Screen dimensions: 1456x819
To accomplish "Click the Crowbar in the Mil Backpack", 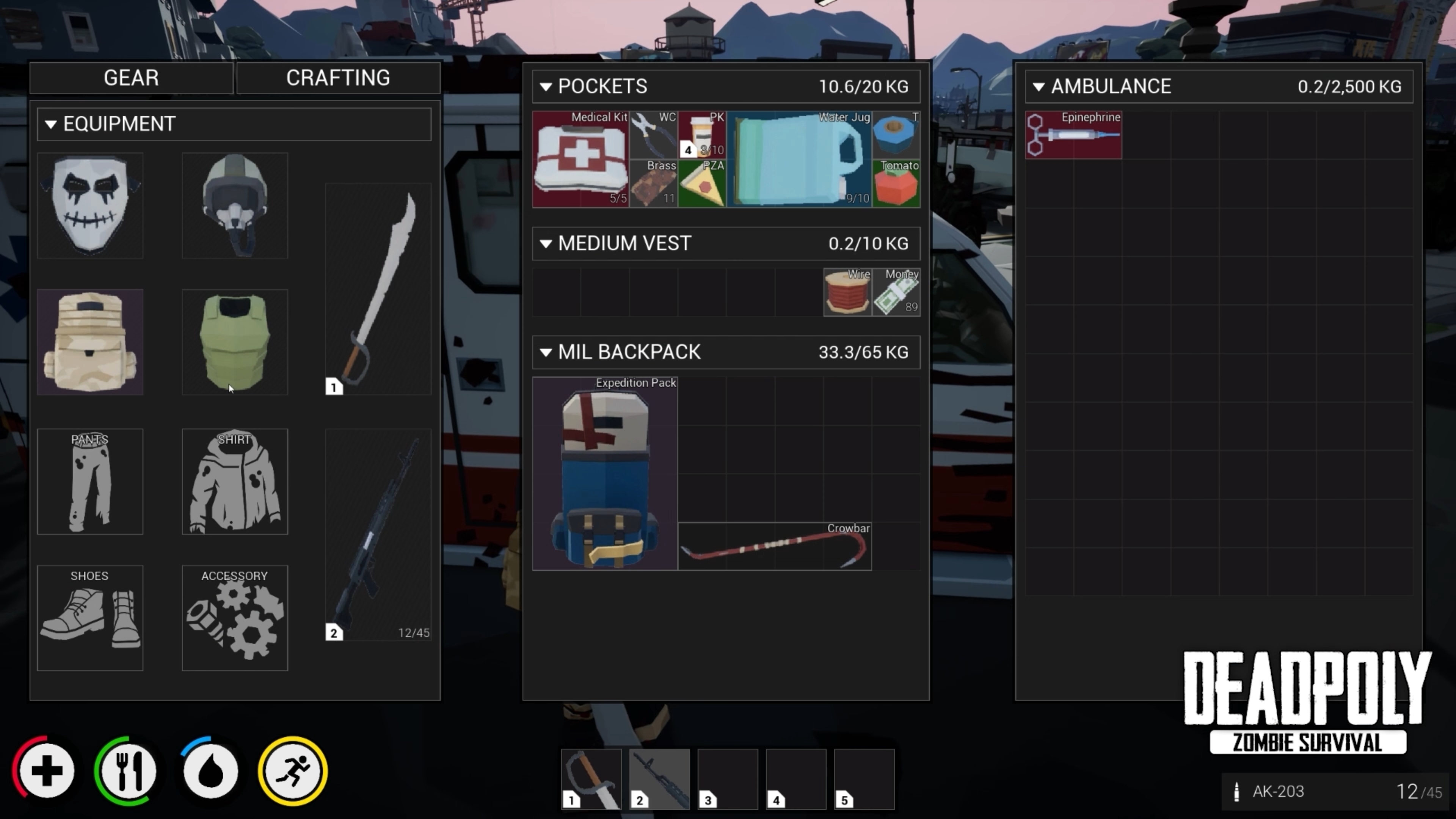I will click(x=774, y=546).
